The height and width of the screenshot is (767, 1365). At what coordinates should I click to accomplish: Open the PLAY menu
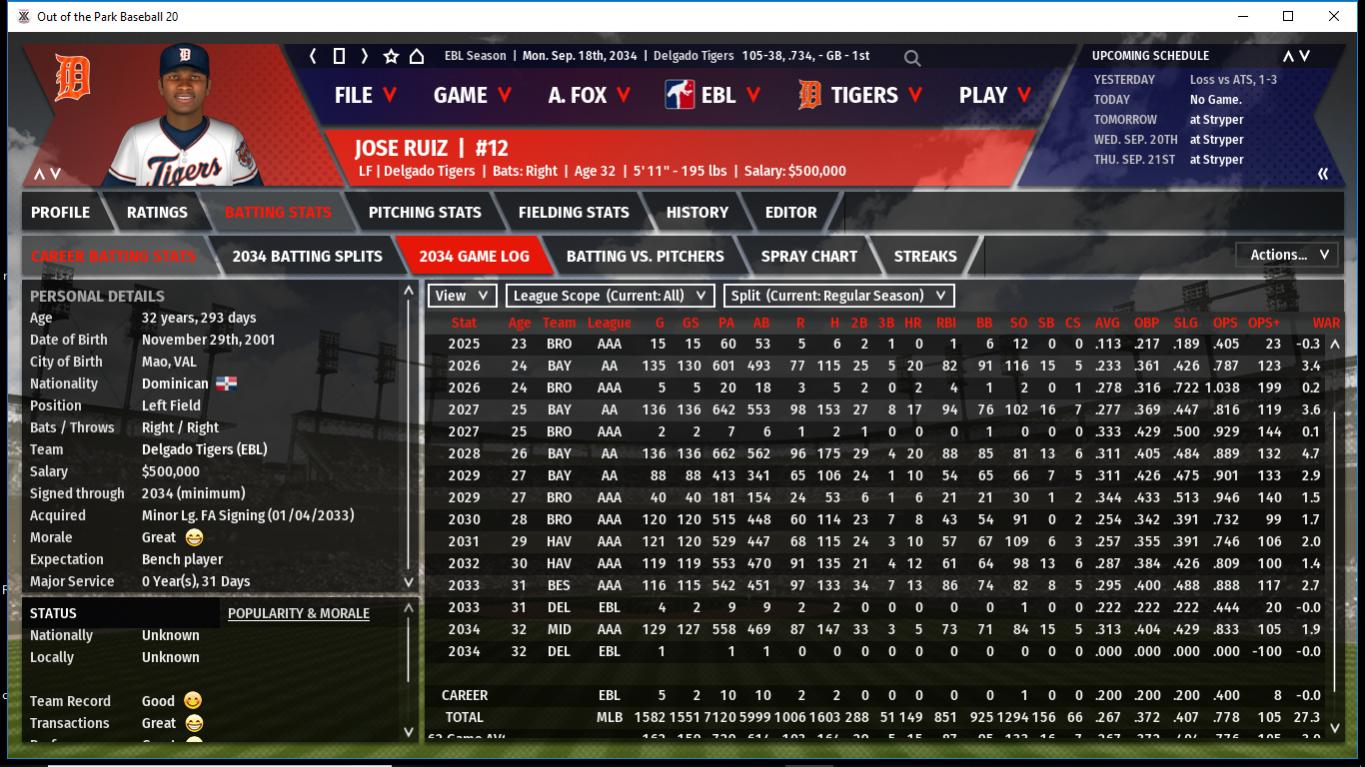[995, 95]
